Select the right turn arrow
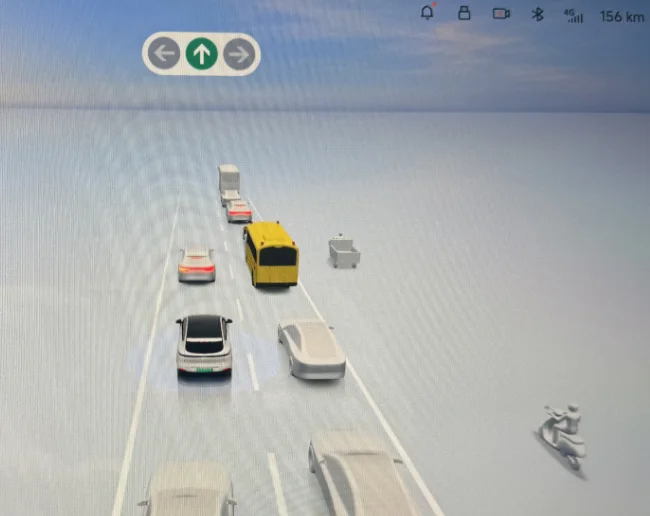 [238, 54]
